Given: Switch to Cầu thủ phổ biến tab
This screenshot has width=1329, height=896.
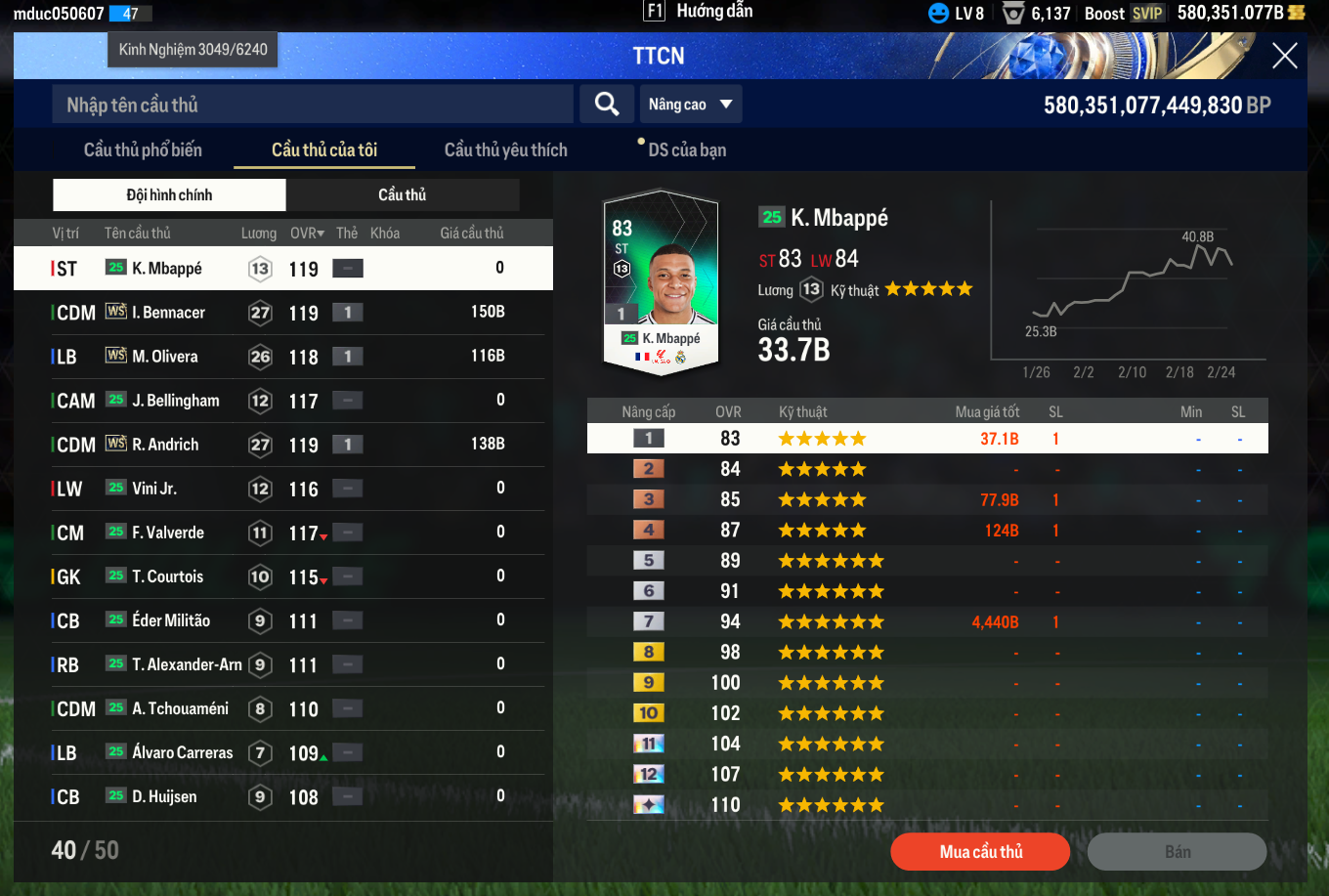Looking at the screenshot, I should coord(143,149).
